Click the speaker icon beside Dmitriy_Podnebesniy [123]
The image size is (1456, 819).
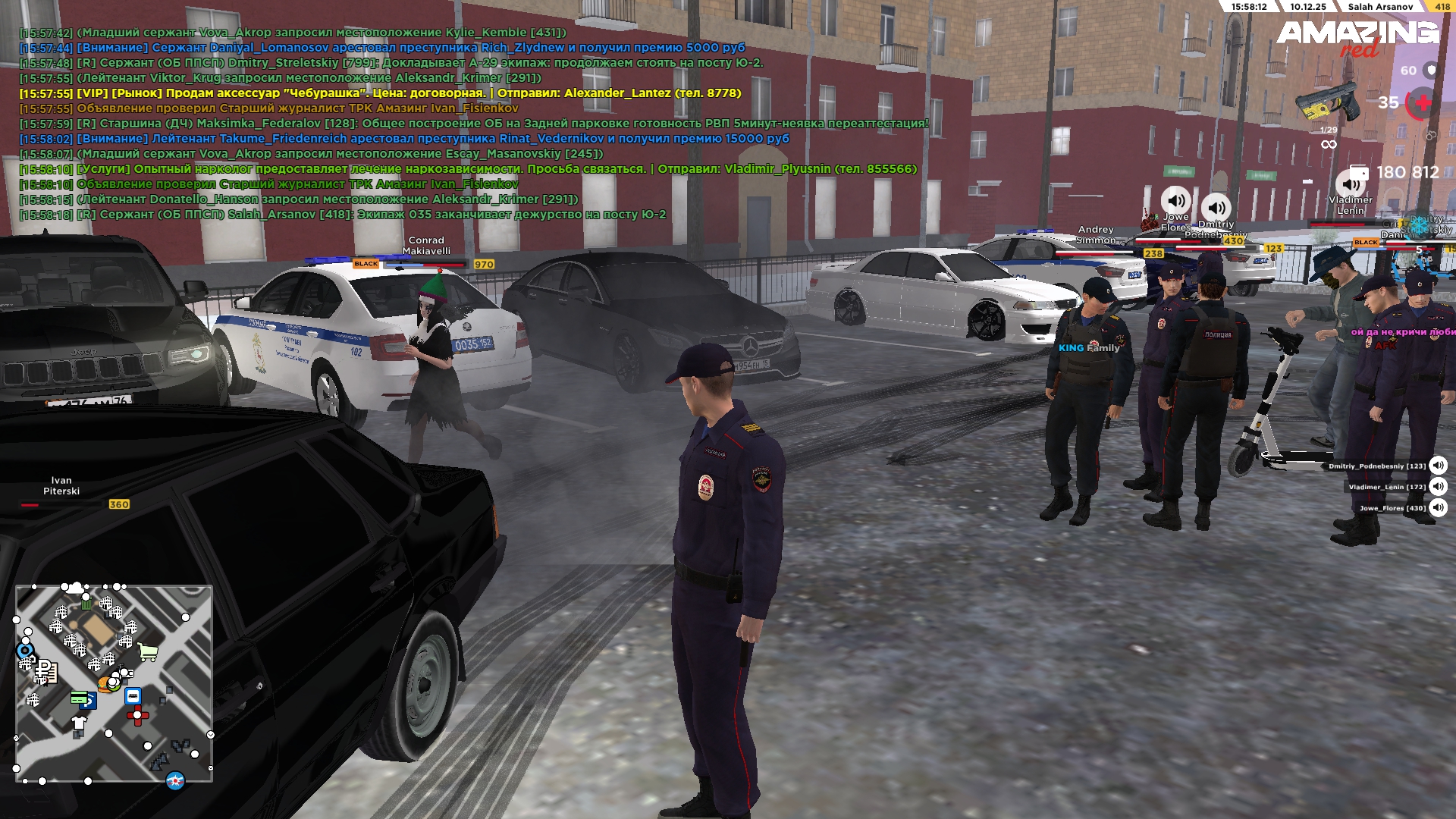[1438, 466]
